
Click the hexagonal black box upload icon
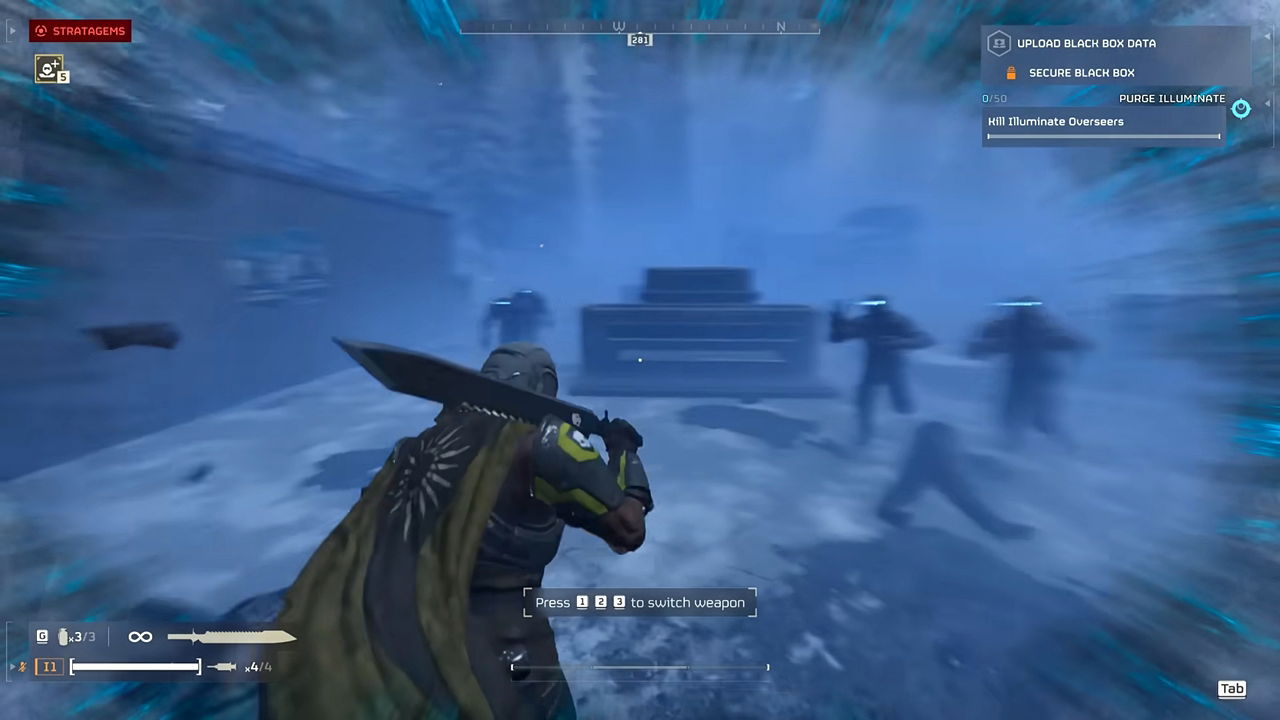1000,43
